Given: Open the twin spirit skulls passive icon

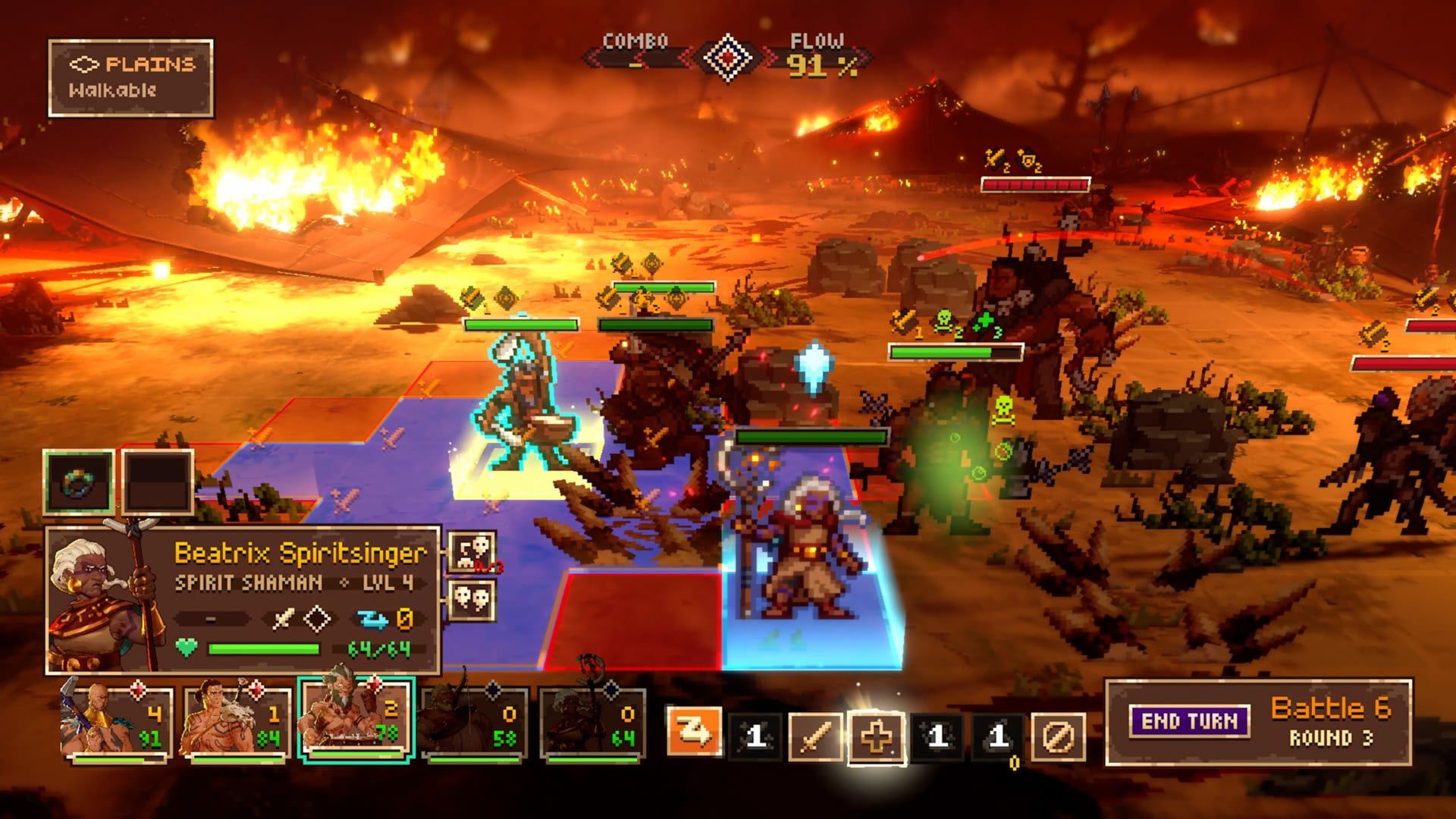Looking at the screenshot, I should click(x=472, y=601).
